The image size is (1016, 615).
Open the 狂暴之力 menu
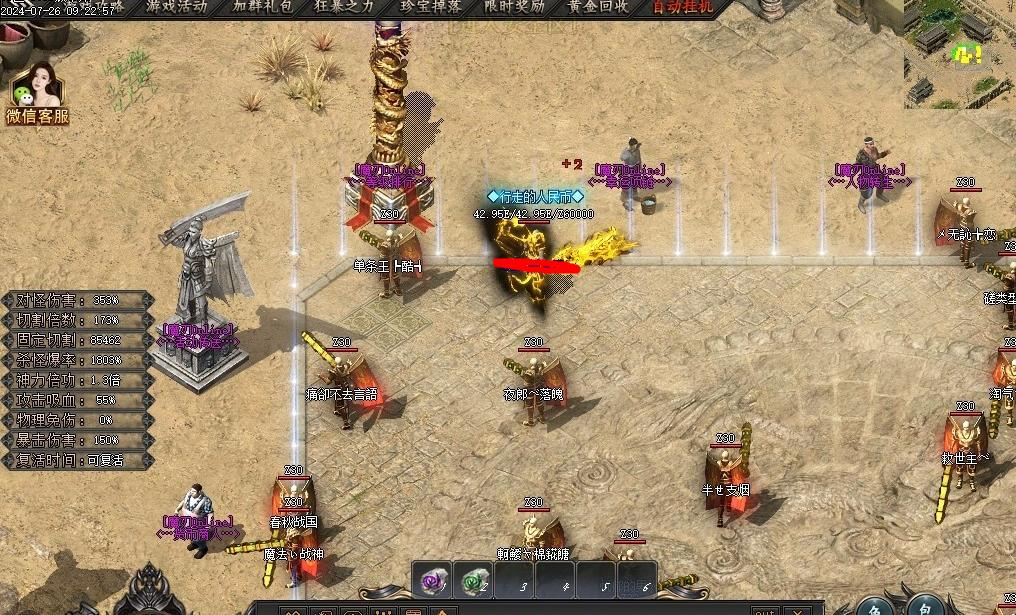[x=346, y=6]
